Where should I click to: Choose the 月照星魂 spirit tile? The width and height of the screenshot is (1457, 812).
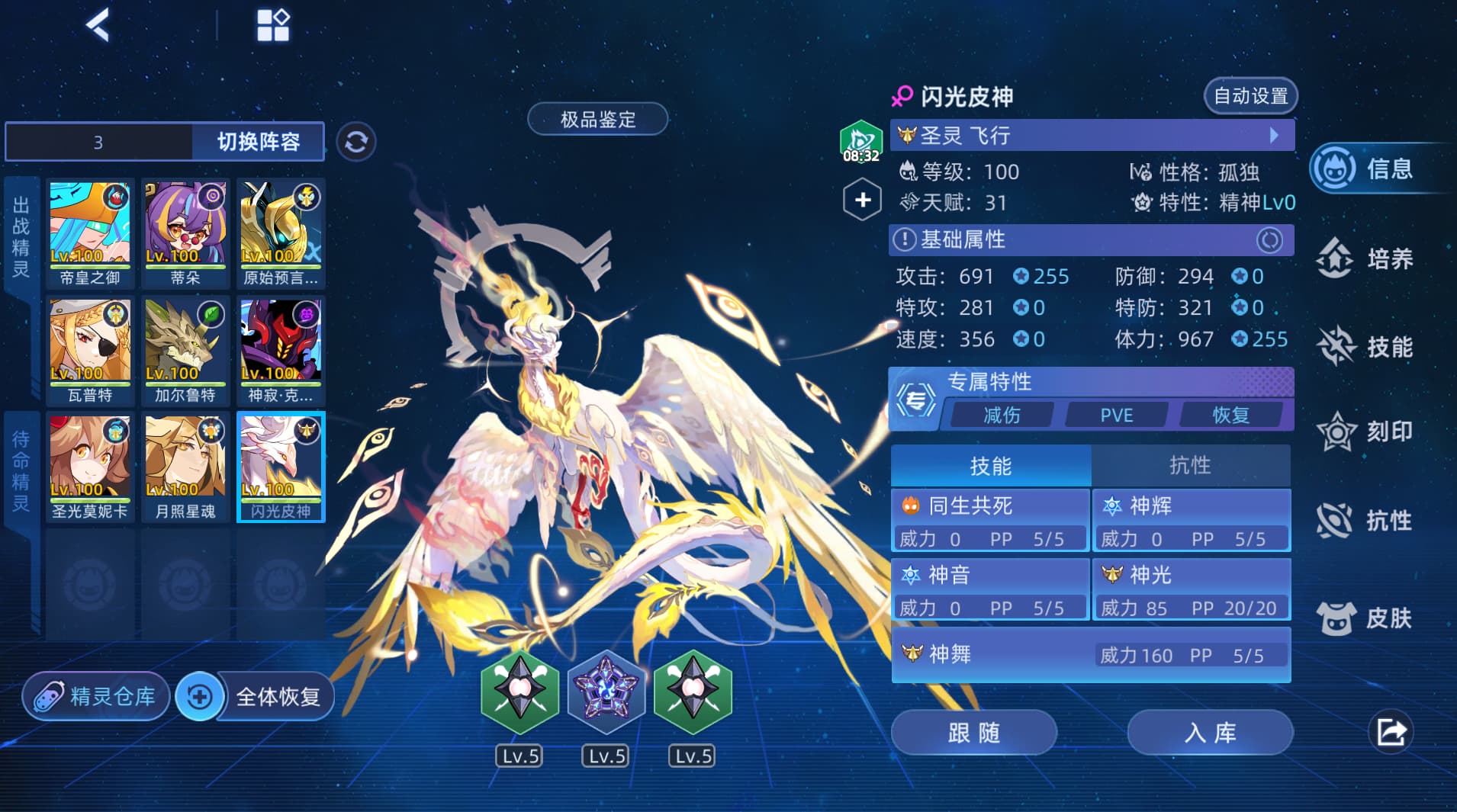(185, 466)
